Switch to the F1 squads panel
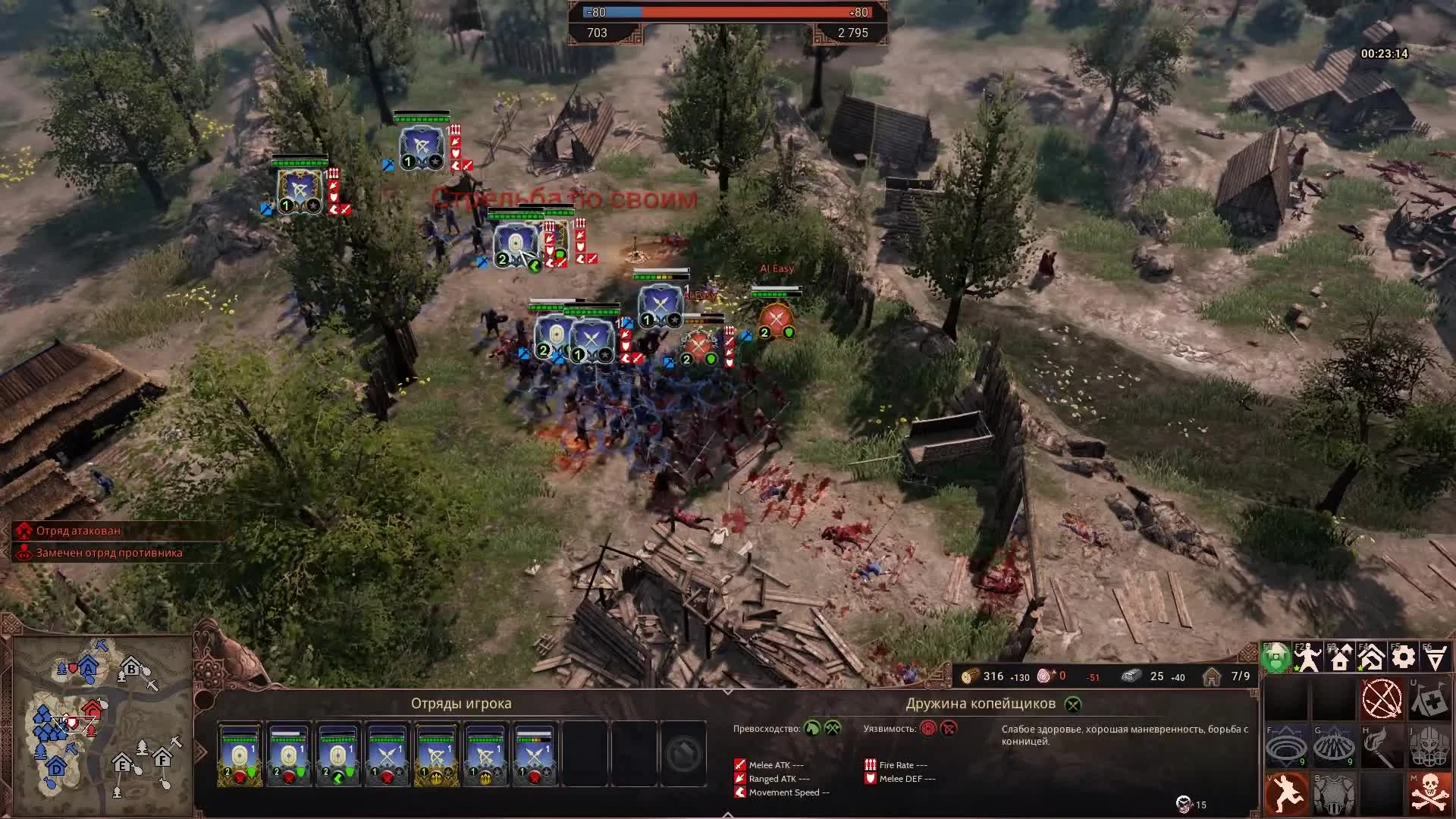1456x819 pixels. [1276, 657]
